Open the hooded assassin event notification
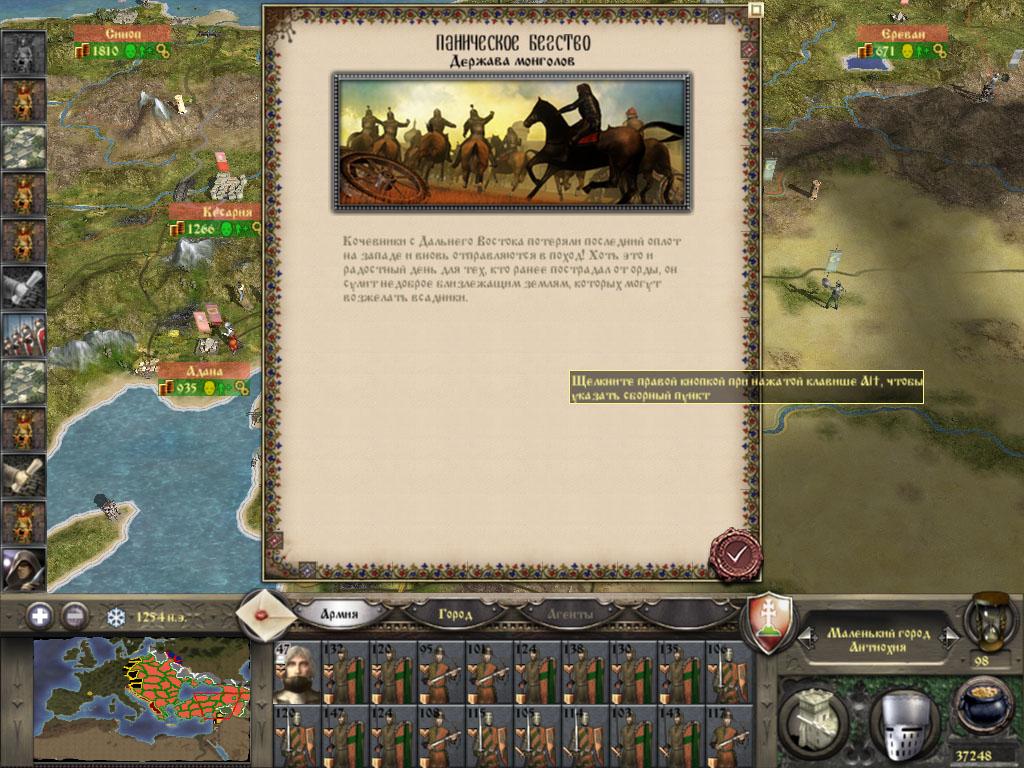This screenshot has height=768, width=1024. [x=23, y=569]
